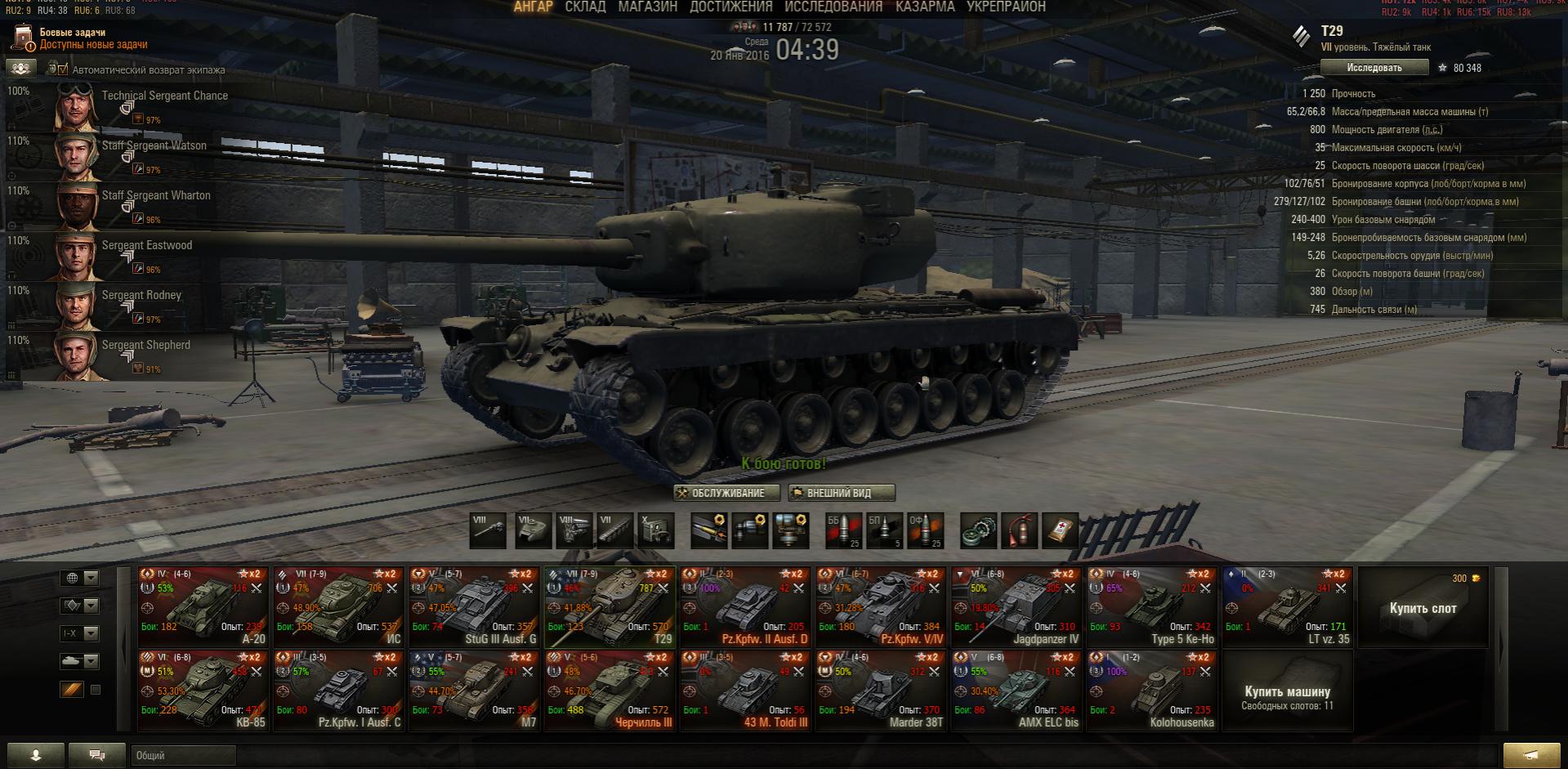This screenshot has width=1568, height=769.
Task: Select the Jagdpanzer IV tank card
Action: [1016, 606]
